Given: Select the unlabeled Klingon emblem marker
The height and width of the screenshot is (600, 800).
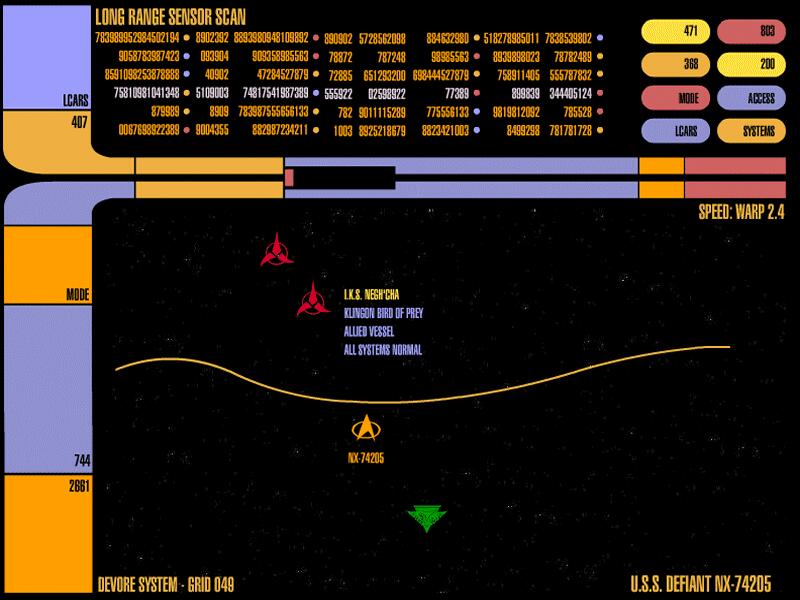Looking at the screenshot, I should (x=277, y=250).
